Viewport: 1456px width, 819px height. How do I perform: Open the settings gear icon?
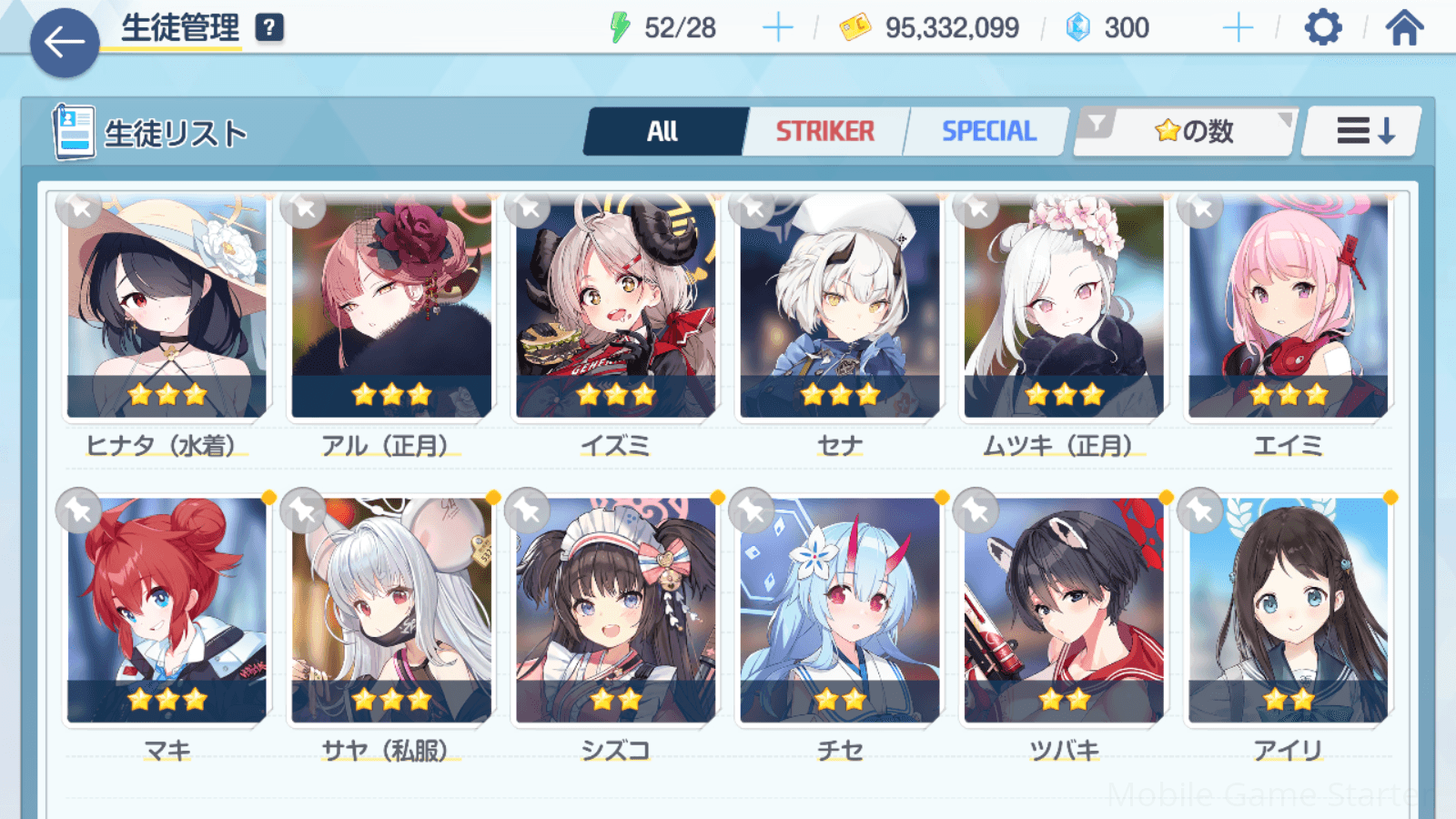[1322, 28]
